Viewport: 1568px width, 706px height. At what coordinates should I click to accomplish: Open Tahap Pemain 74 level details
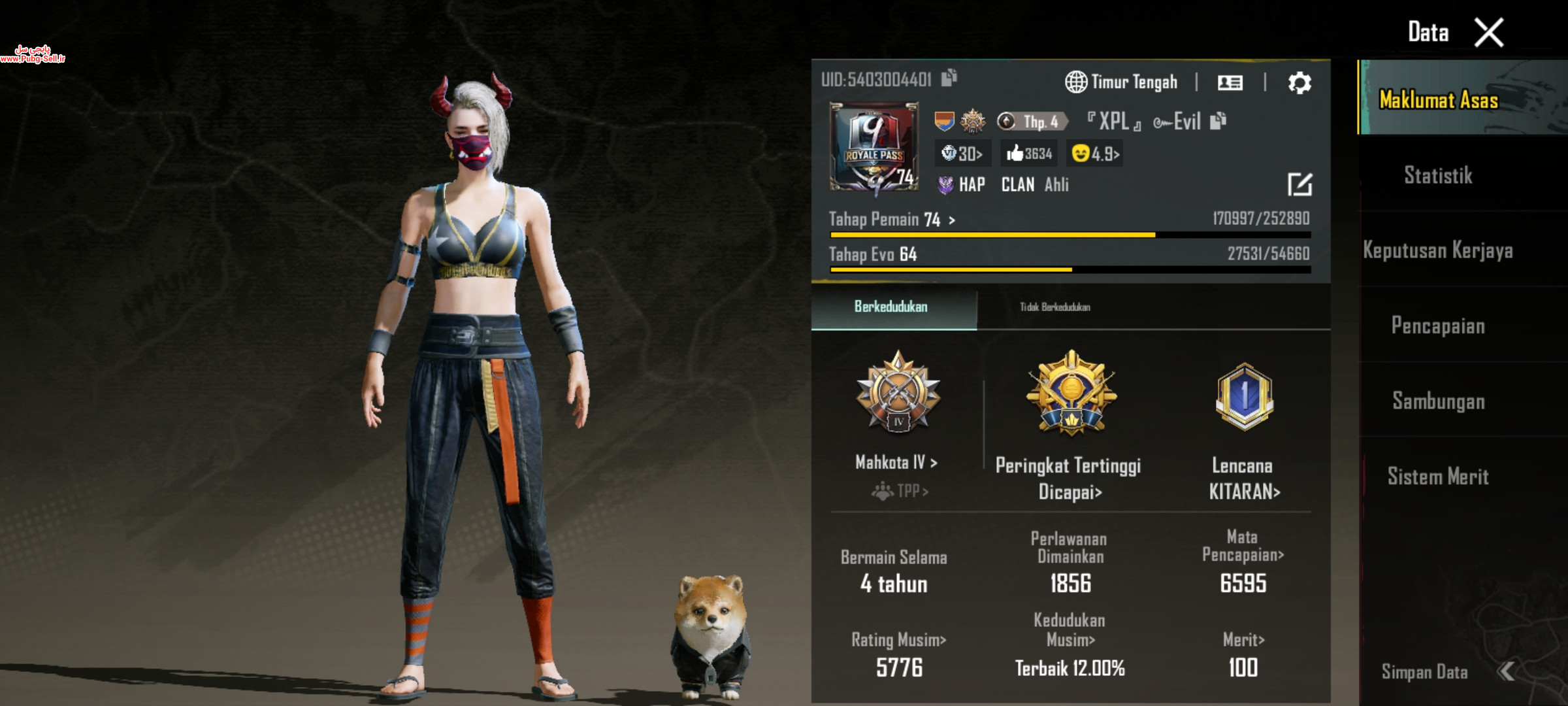pyautogui.click(x=892, y=220)
